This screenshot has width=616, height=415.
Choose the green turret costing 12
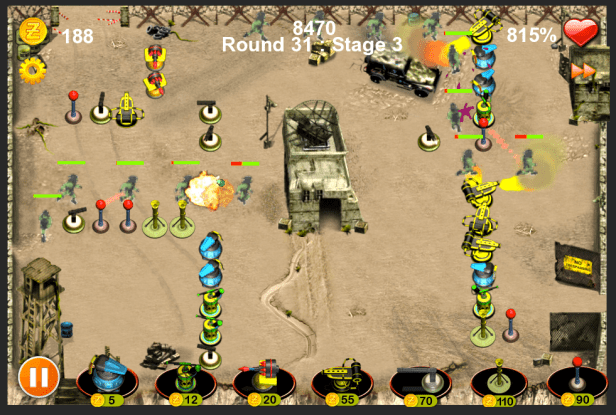tap(185, 379)
